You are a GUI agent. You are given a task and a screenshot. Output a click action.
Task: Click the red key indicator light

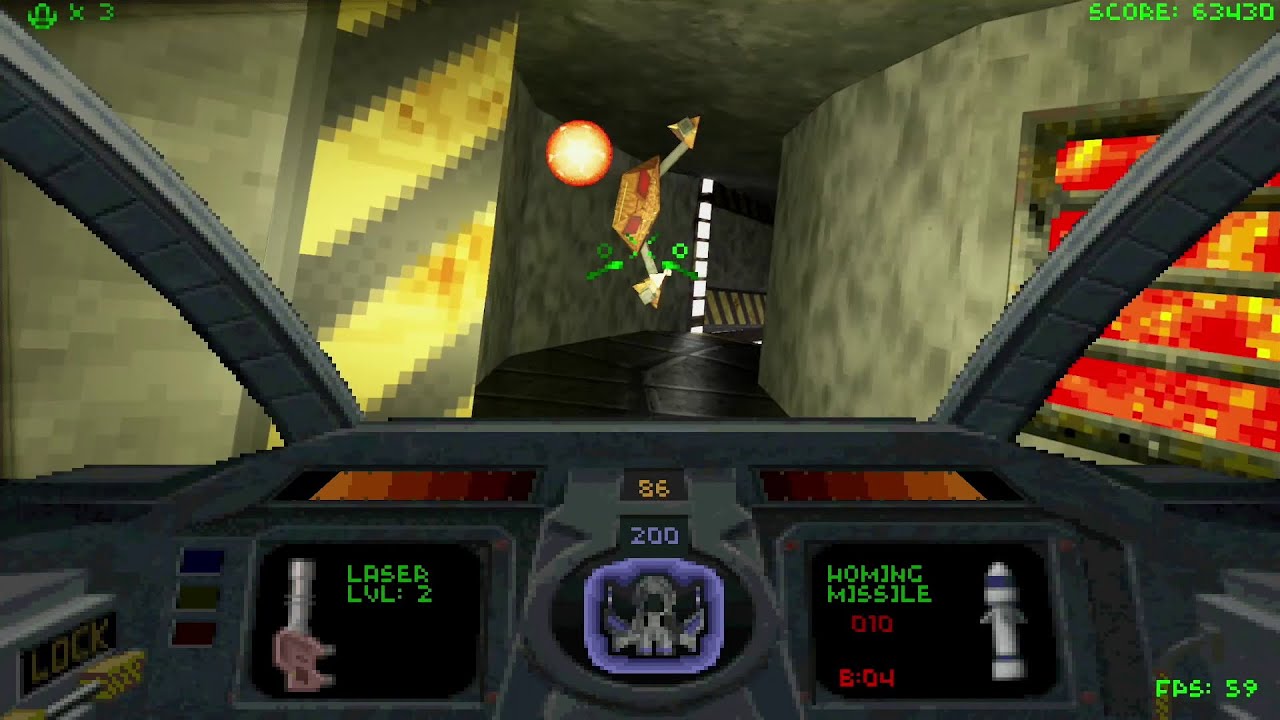tap(198, 633)
